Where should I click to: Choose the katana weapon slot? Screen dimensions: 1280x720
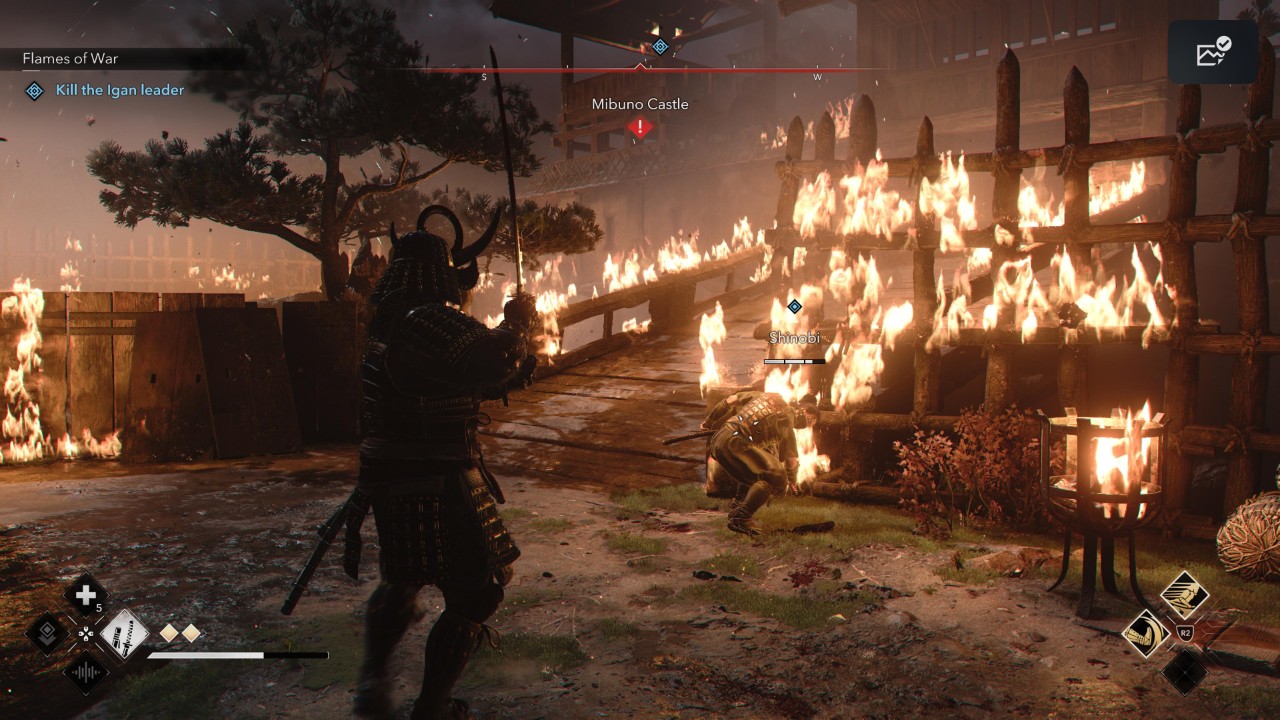125,633
